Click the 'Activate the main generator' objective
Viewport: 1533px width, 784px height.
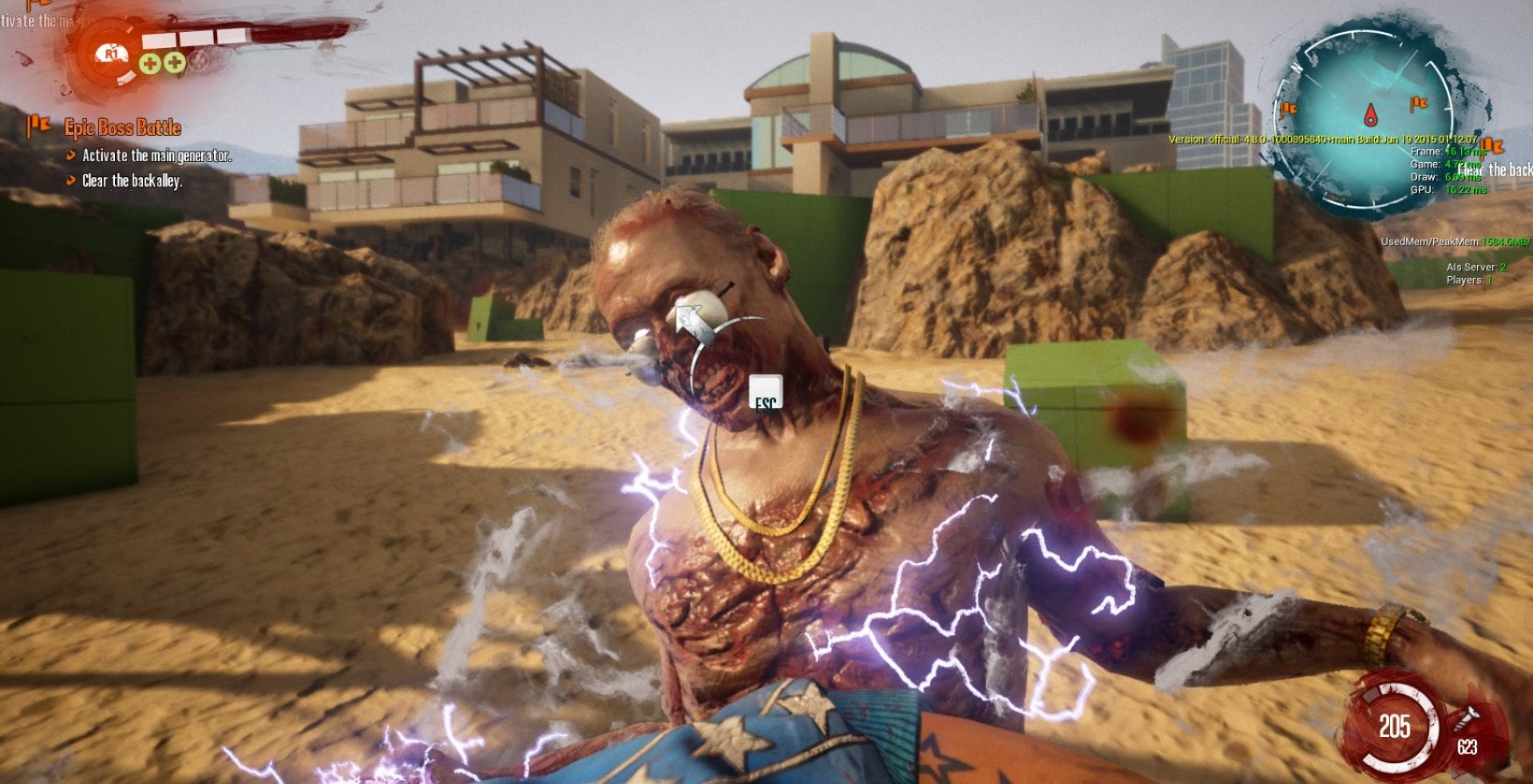click(x=156, y=156)
